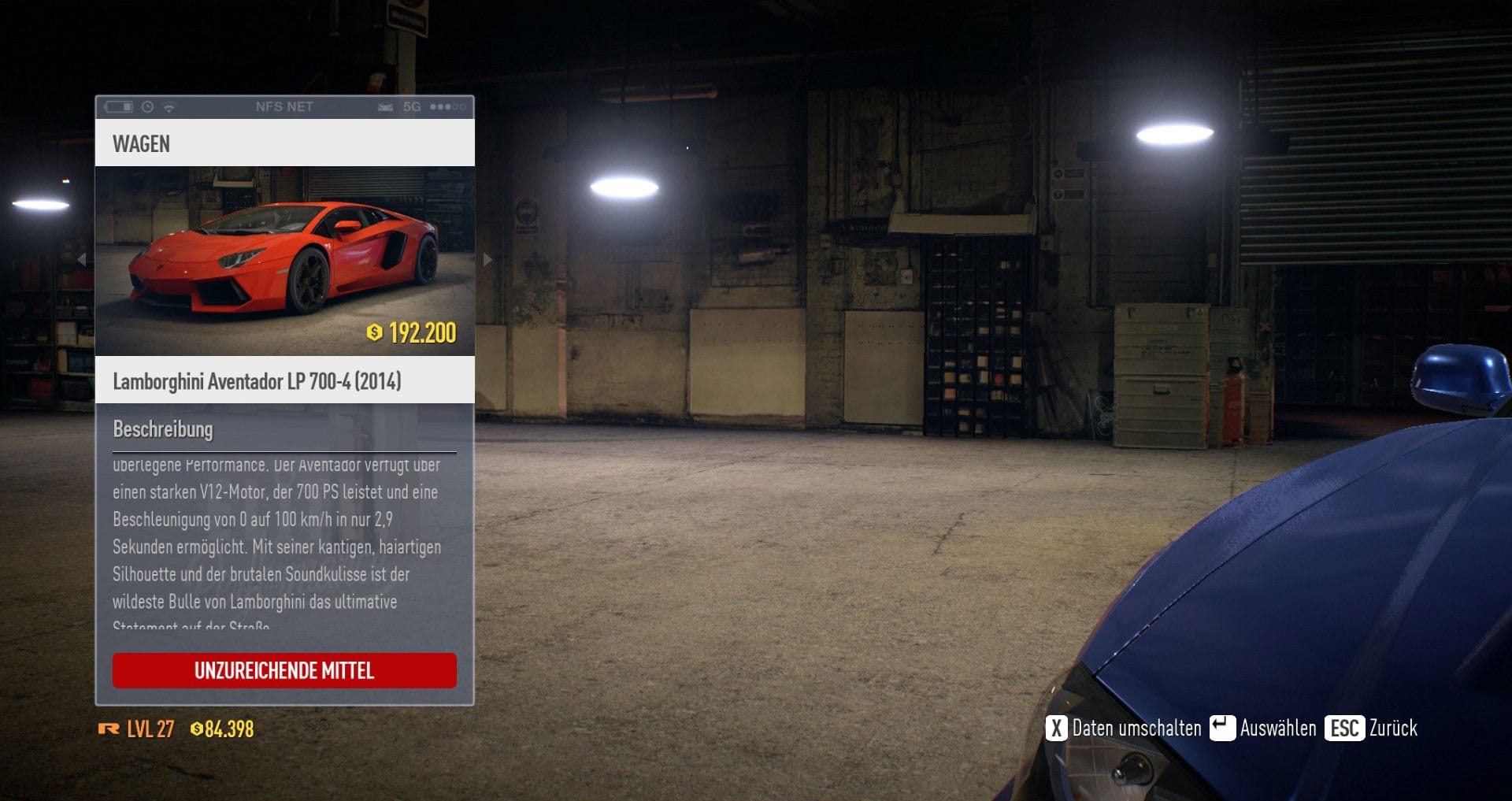Choose the Auswählen option
Viewport: 1512px width, 801px height.
1263,728
